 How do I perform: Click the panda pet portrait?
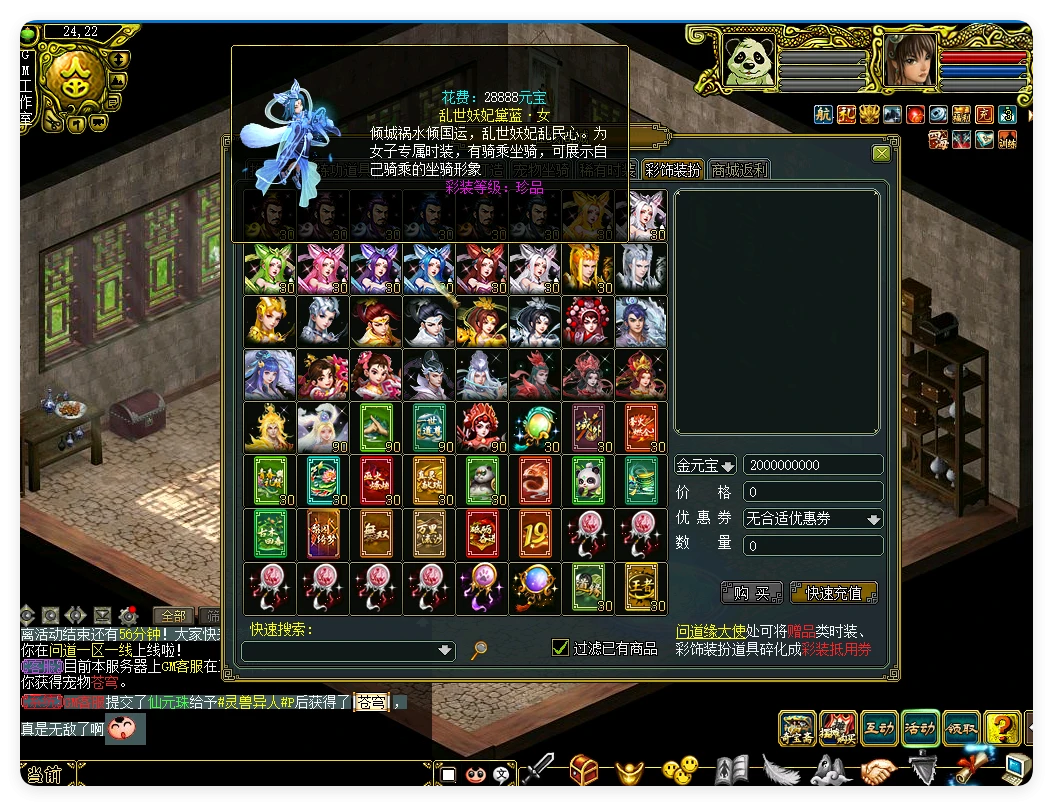(750, 62)
